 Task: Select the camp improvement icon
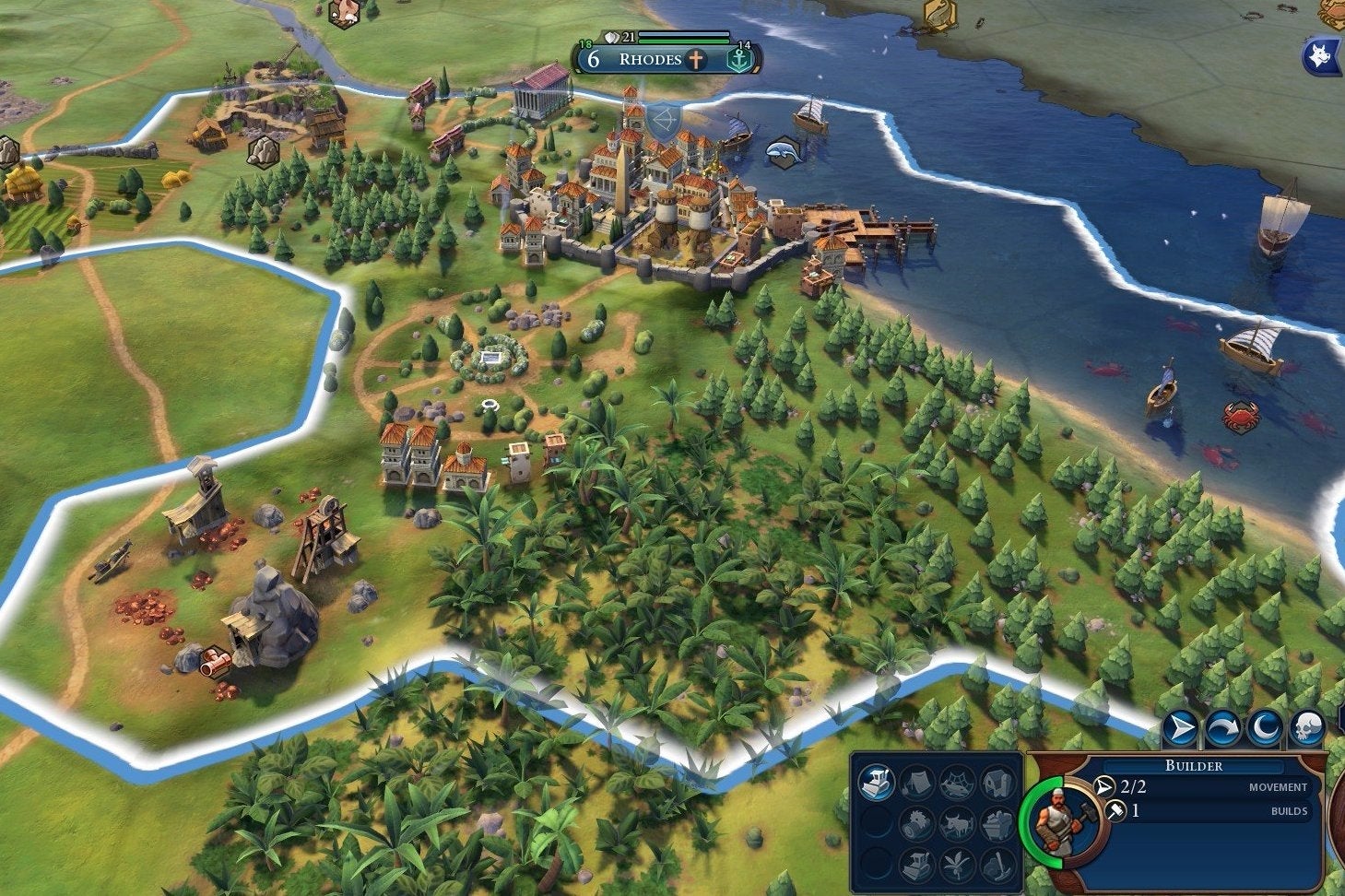[917, 784]
